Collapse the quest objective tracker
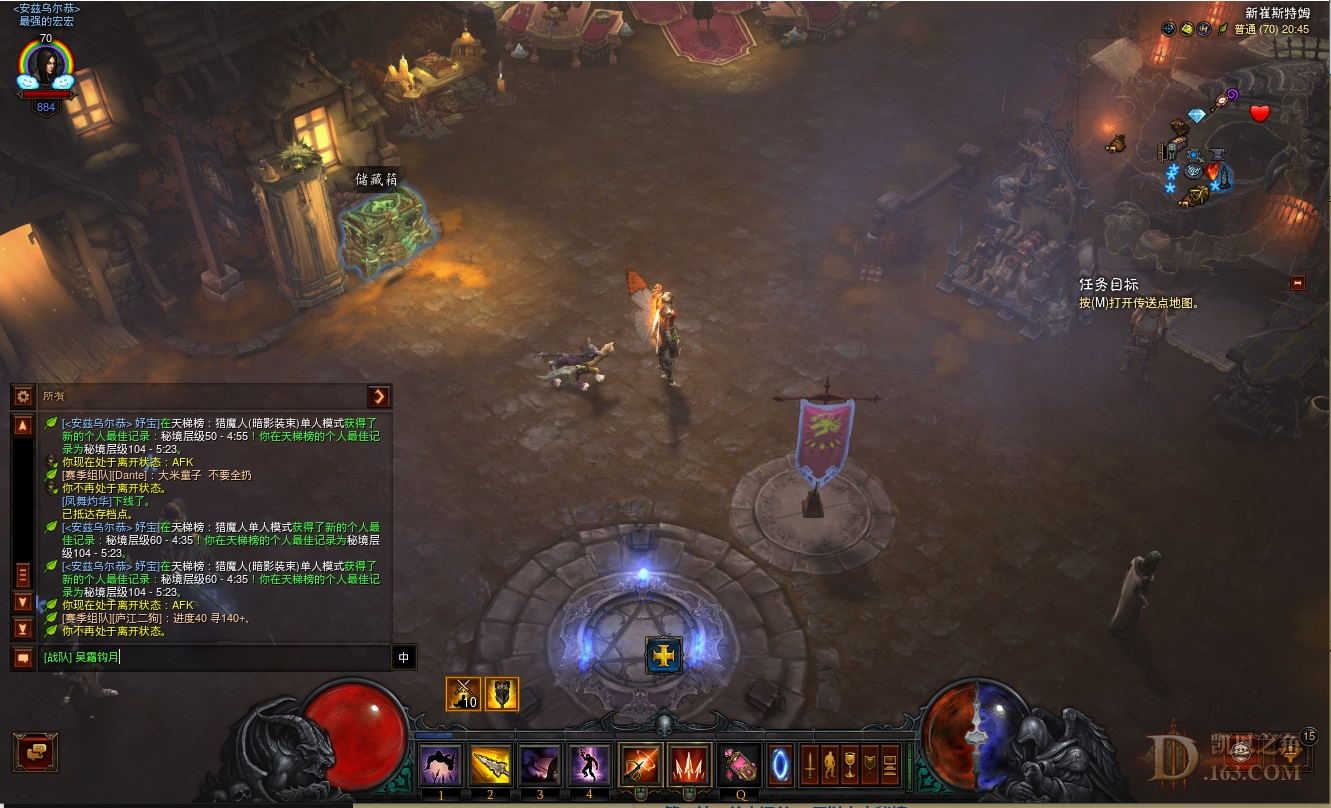 click(x=1298, y=283)
